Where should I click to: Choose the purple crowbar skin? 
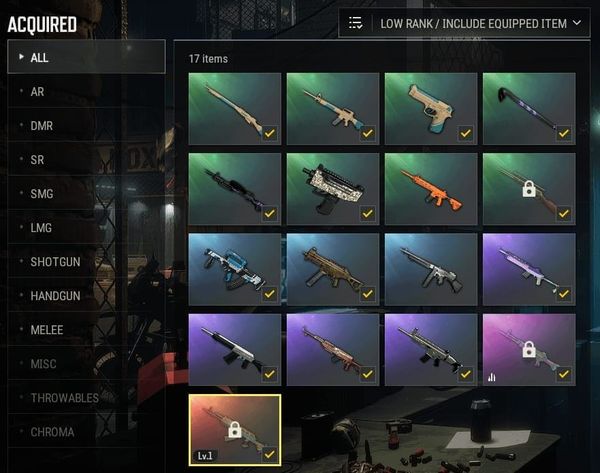[x=529, y=108]
